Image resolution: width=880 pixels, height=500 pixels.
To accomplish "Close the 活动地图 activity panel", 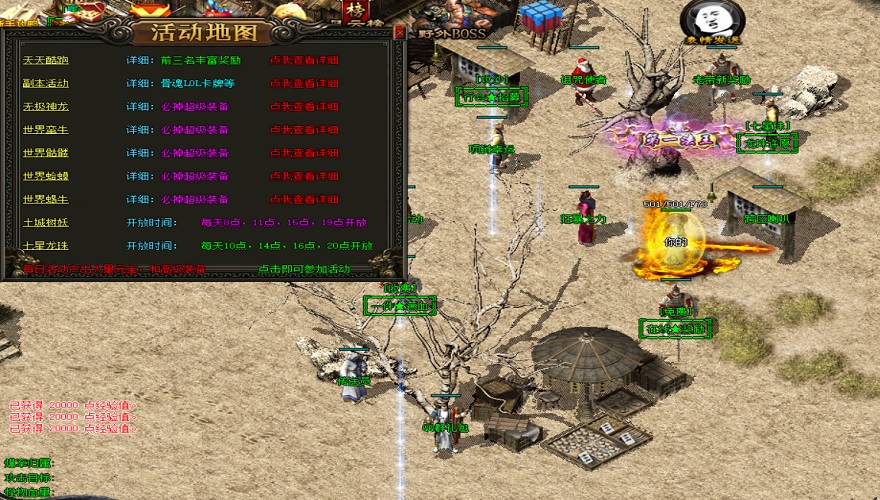I will [x=399, y=32].
